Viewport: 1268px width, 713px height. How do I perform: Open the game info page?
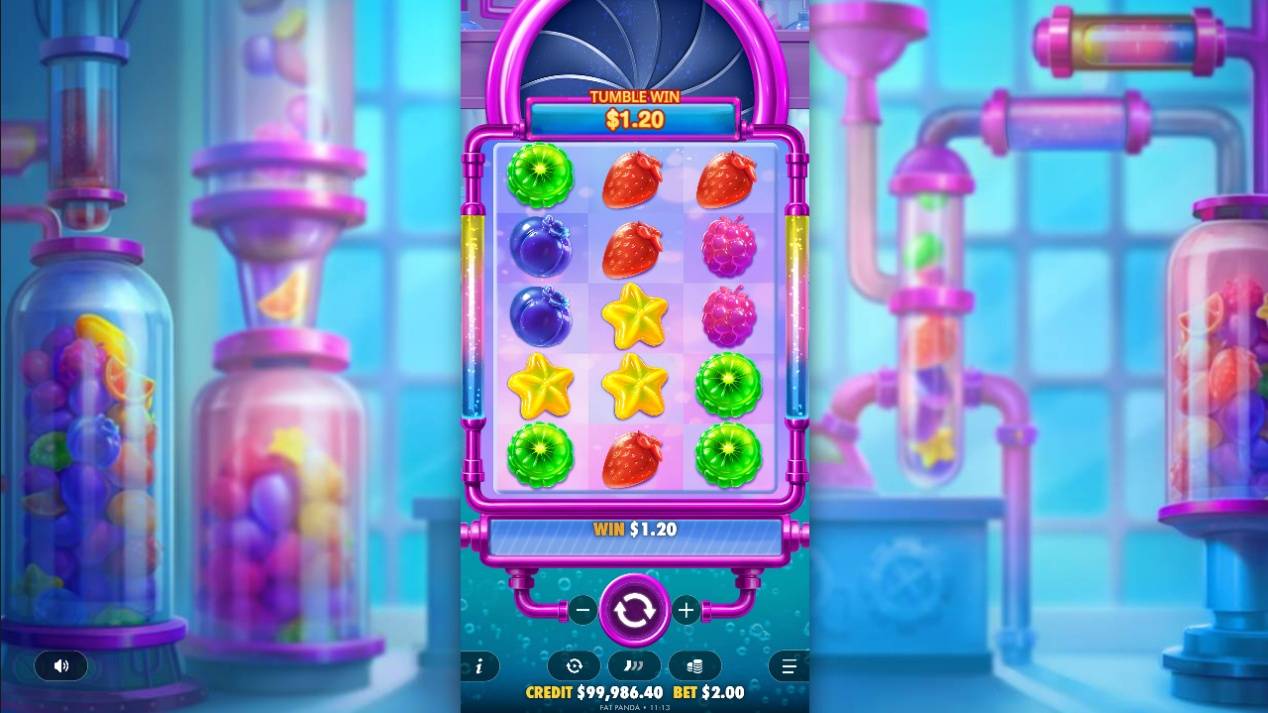[x=479, y=666]
